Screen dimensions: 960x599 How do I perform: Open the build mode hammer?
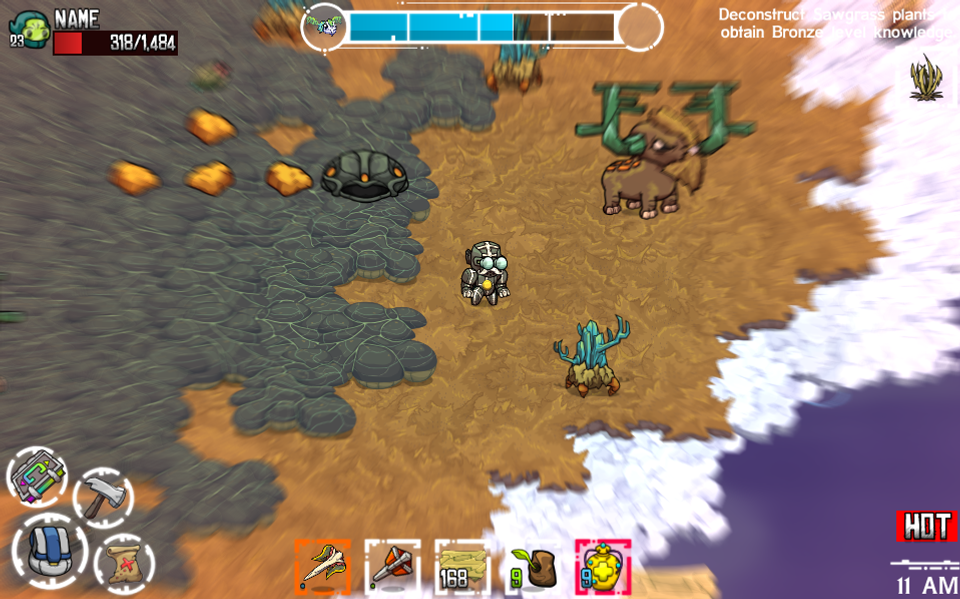click(x=103, y=497)
